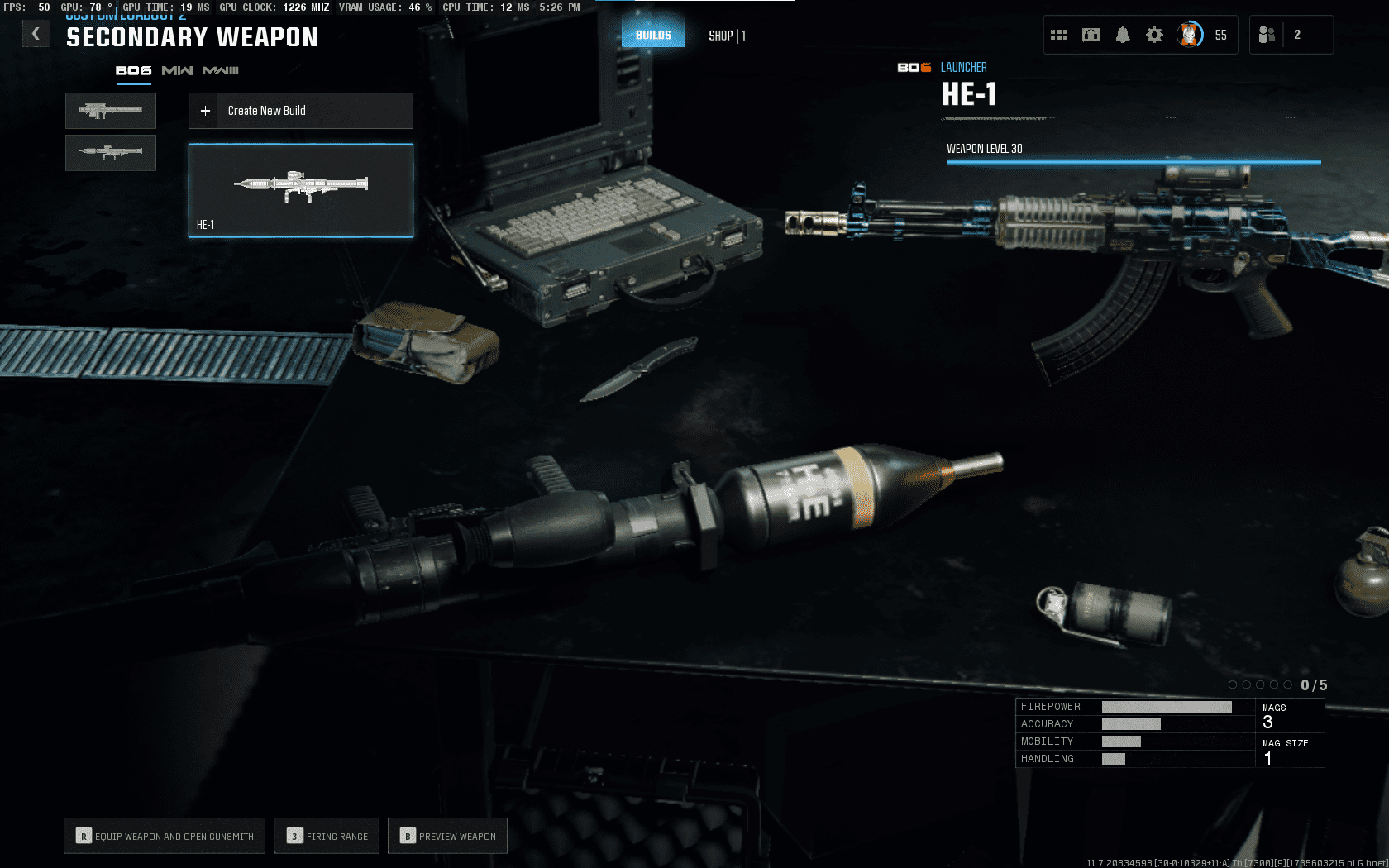Open the grid menu icon
1389x868 pixels.
click(1059, 35)
